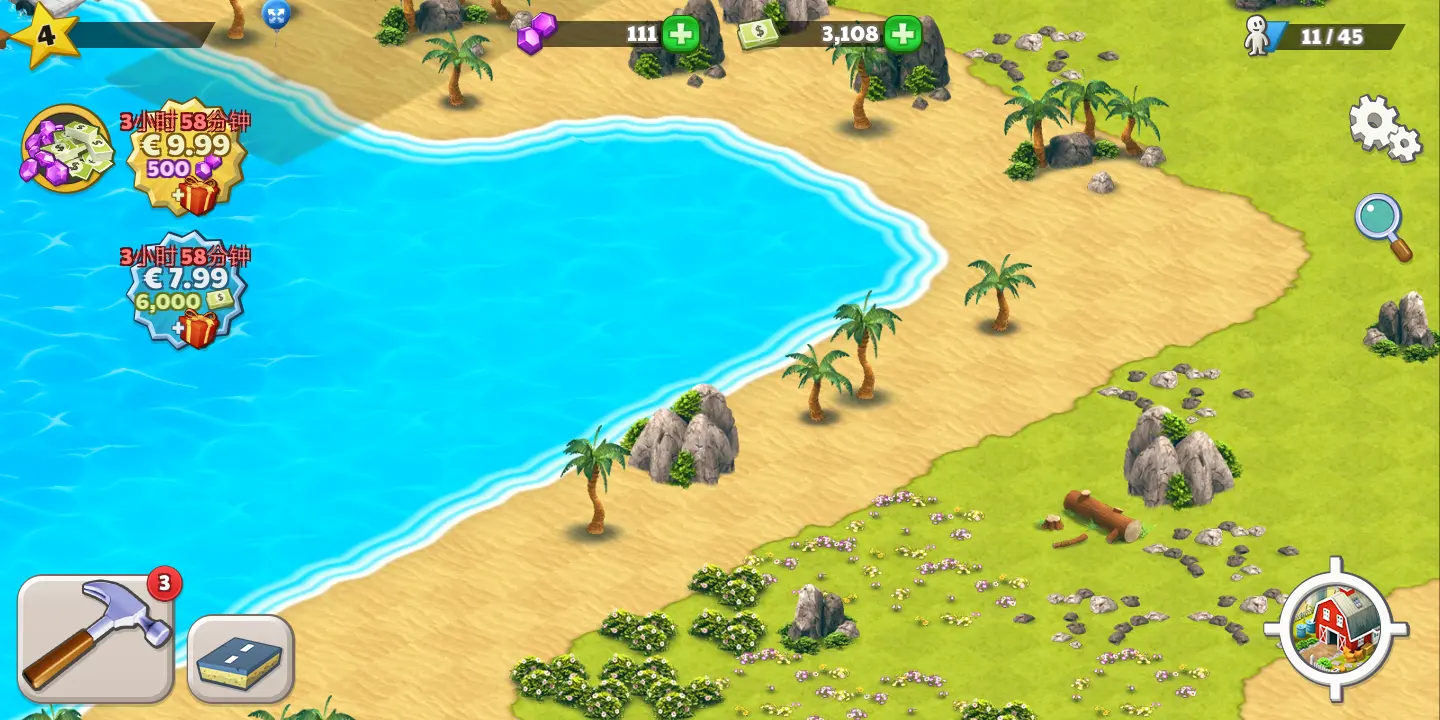1440x720 pixels.
Task: Add more purple gems with plus button
Action: (x=681, y=34)
